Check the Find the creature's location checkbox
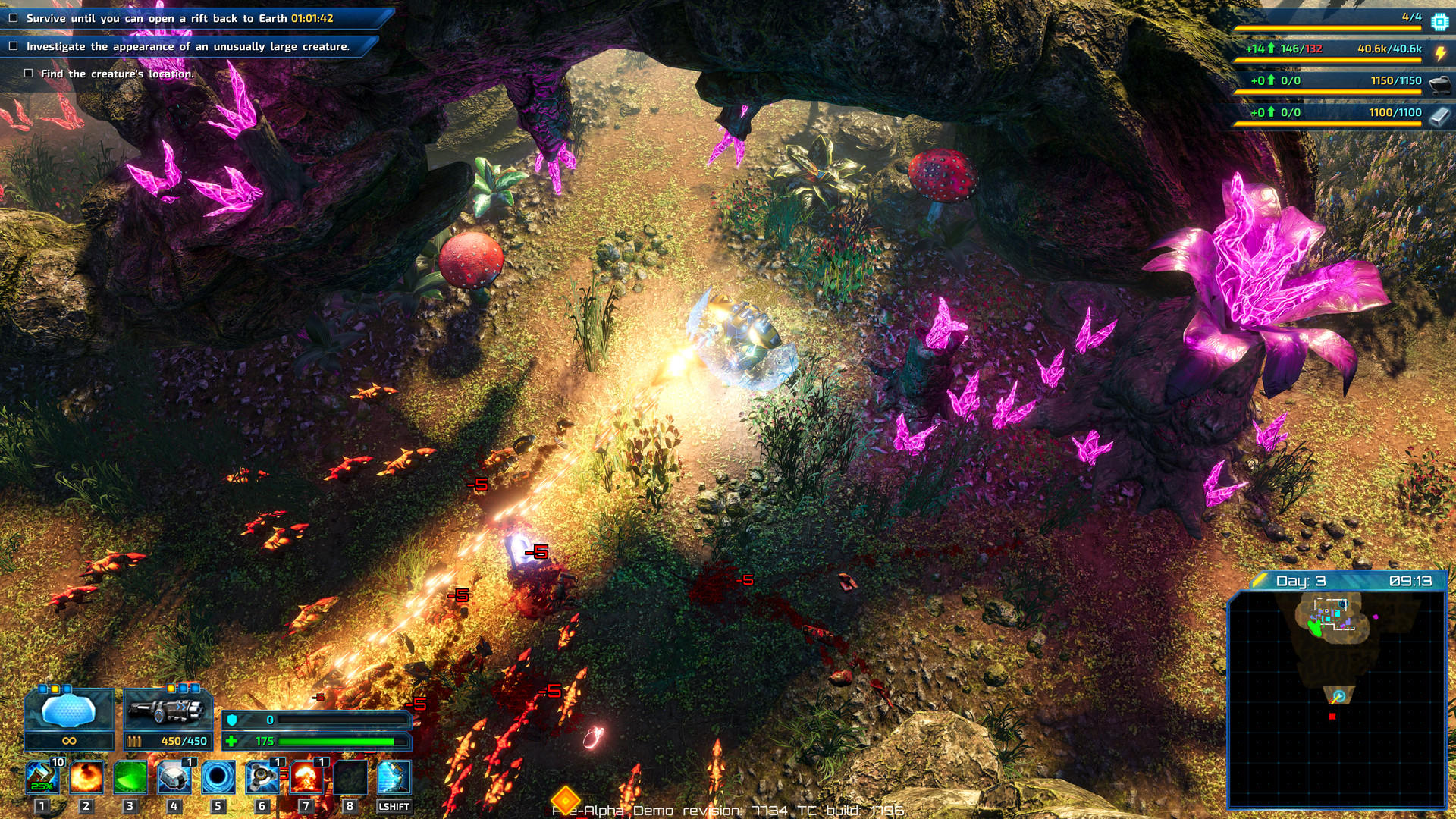 coord(27,74)
